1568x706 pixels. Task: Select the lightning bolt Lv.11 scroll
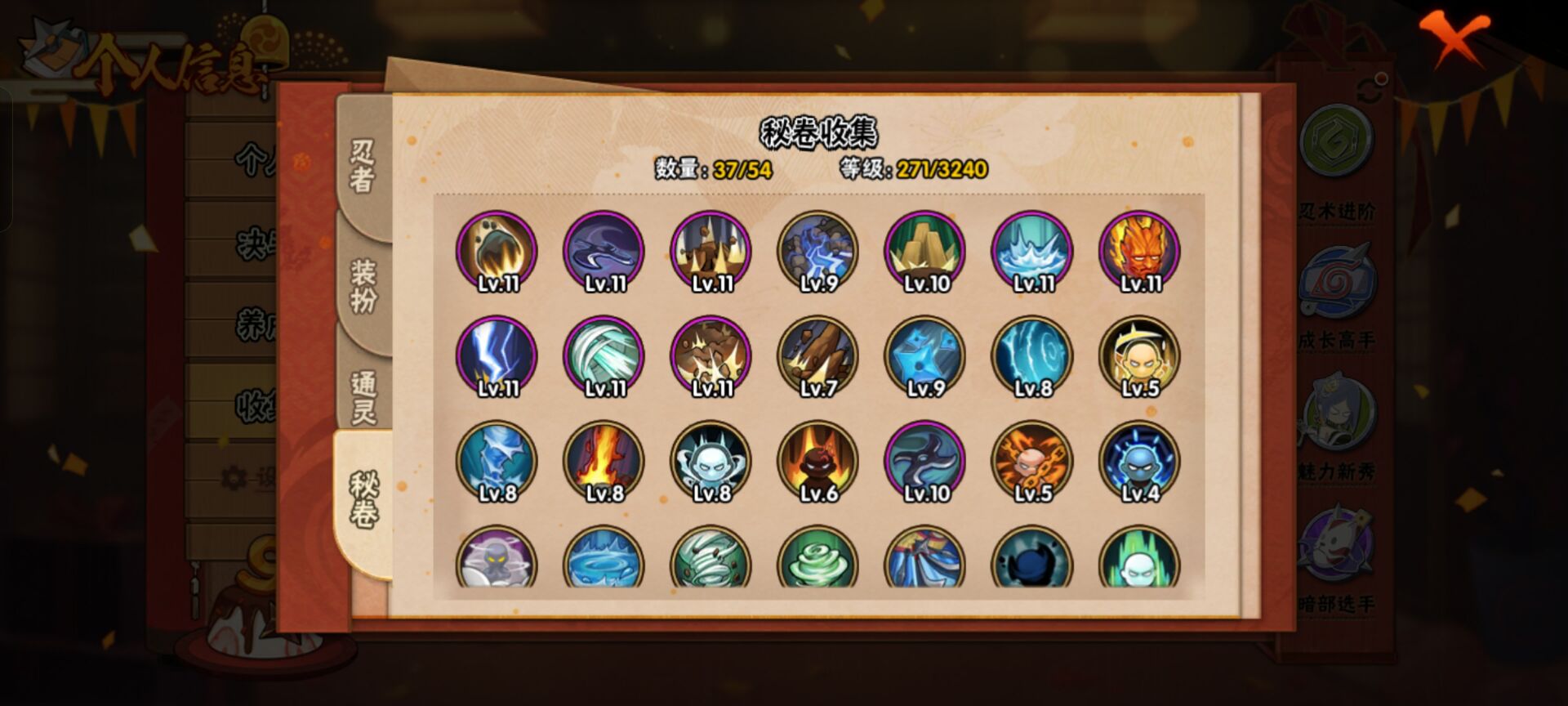click(497, 357)
